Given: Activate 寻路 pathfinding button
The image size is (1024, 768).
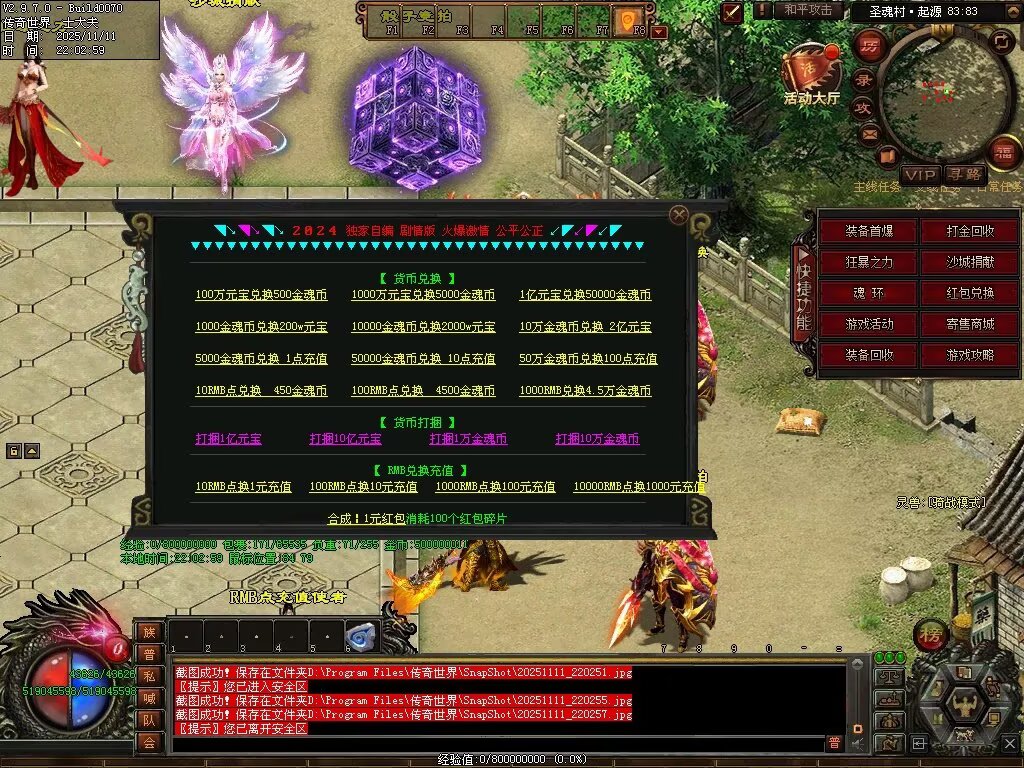Looking at the screenshot, I should click(x=964, y=175).
